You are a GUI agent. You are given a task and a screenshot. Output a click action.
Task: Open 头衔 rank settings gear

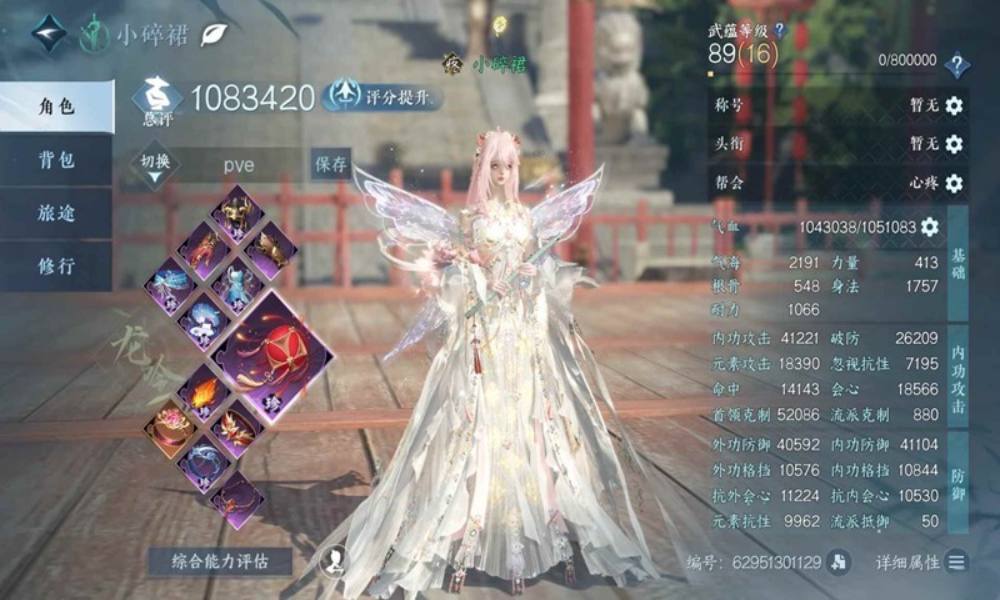pyautogui.click(x=954, y=144)
